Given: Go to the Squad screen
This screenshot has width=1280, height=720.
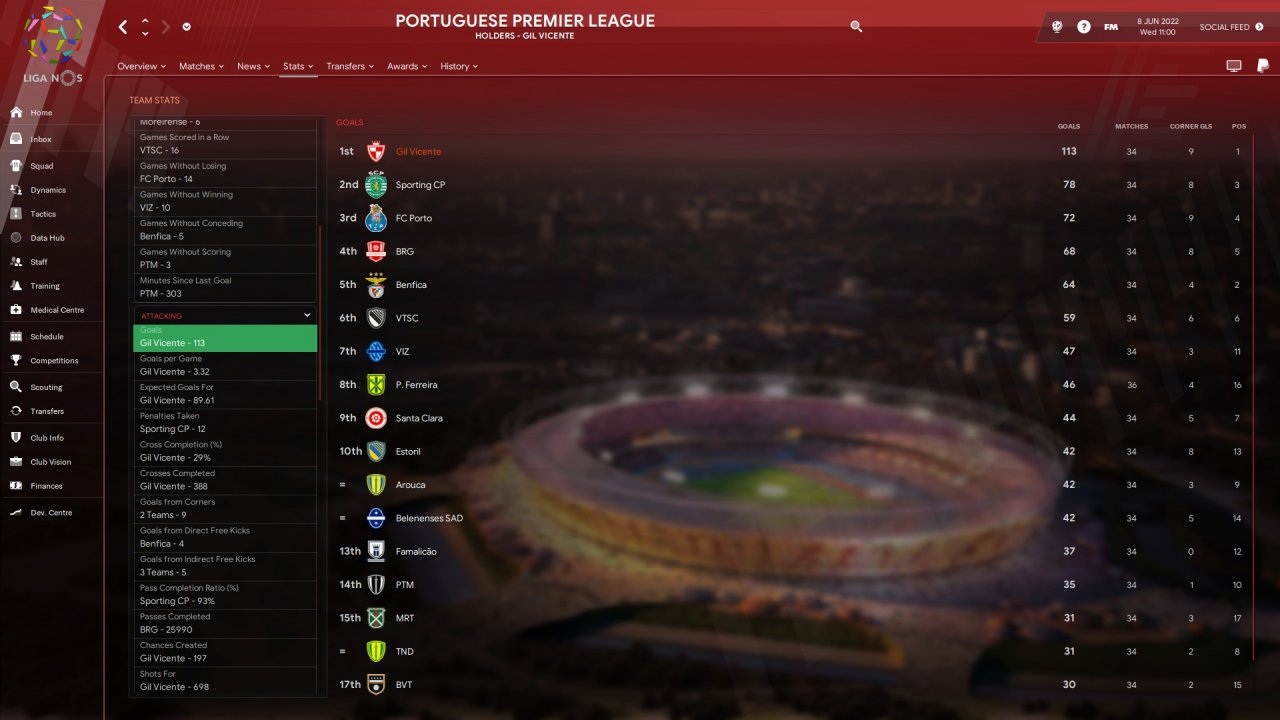Looking at the screenshot, I should tap(41, 166).
